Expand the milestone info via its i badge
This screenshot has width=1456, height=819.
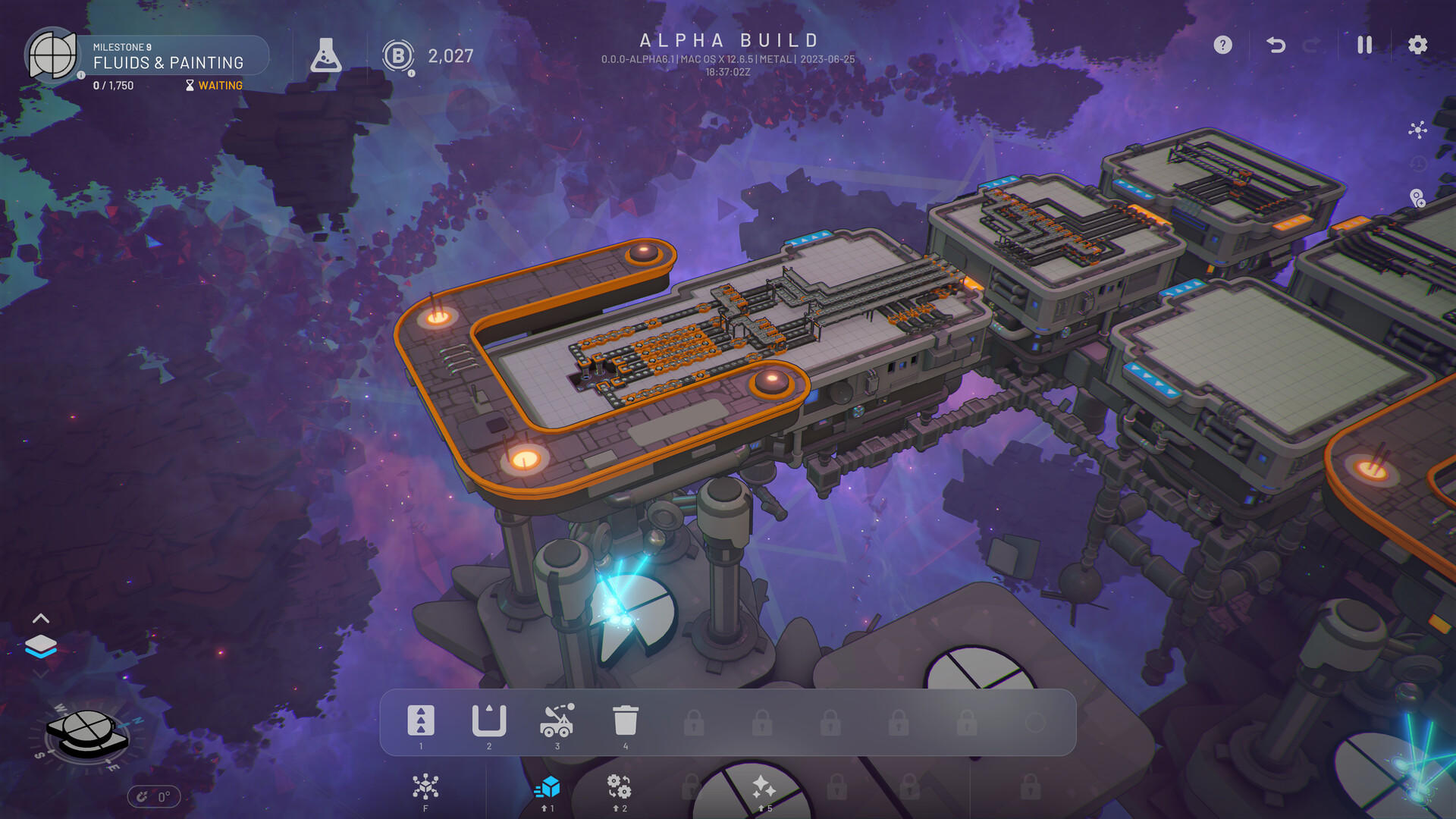(x=80, y=74)
